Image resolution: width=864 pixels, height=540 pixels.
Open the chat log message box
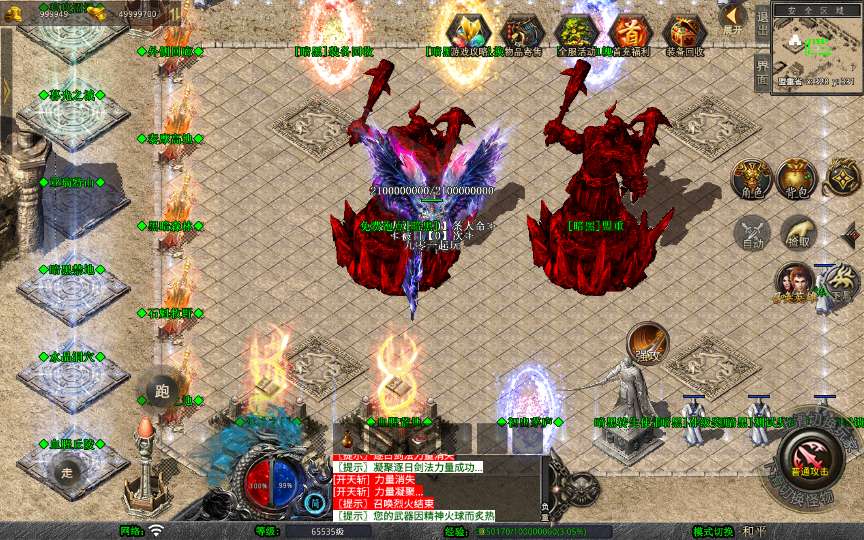pyautogui.click(x=437, y=487)
